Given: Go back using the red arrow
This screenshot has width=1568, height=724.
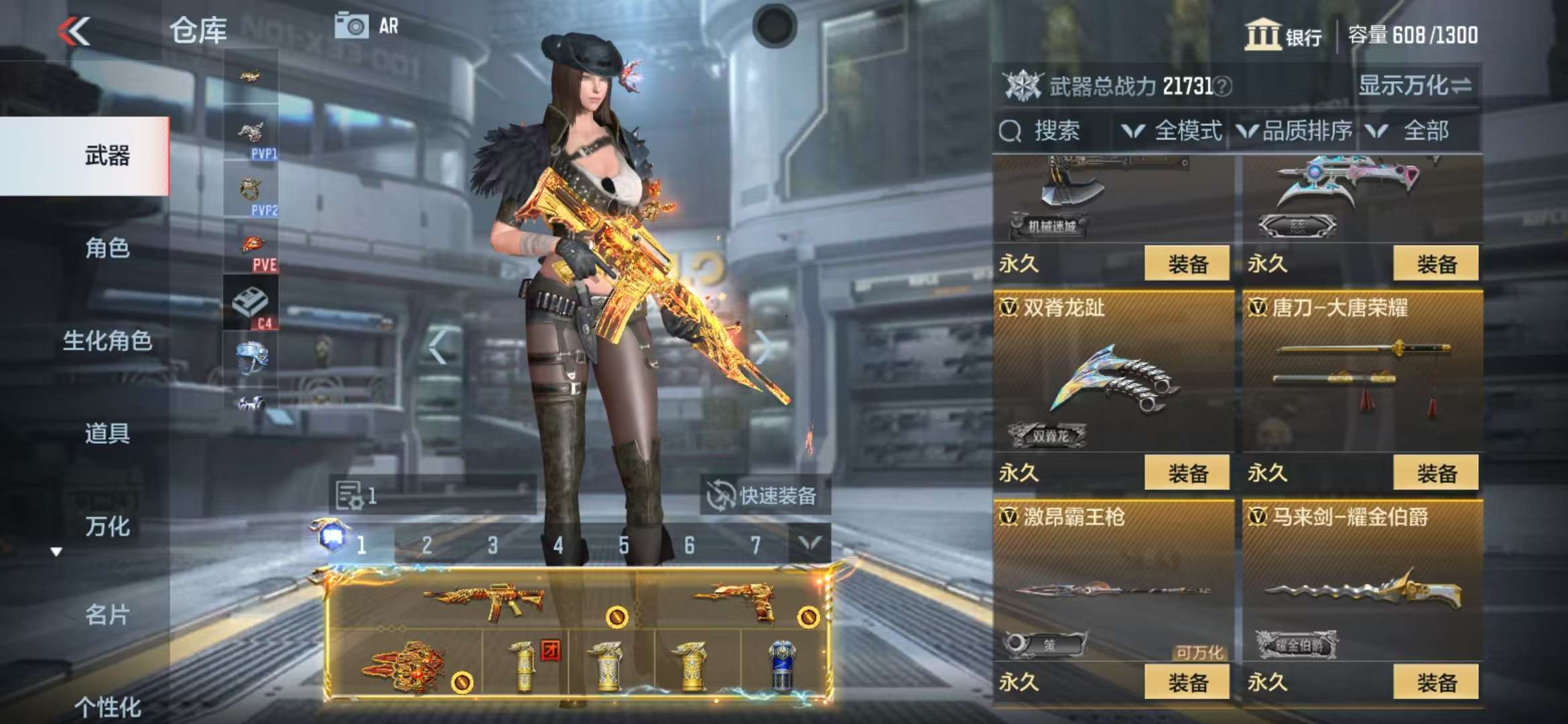Looking at the screenshot, I should (x=74, y=31).
